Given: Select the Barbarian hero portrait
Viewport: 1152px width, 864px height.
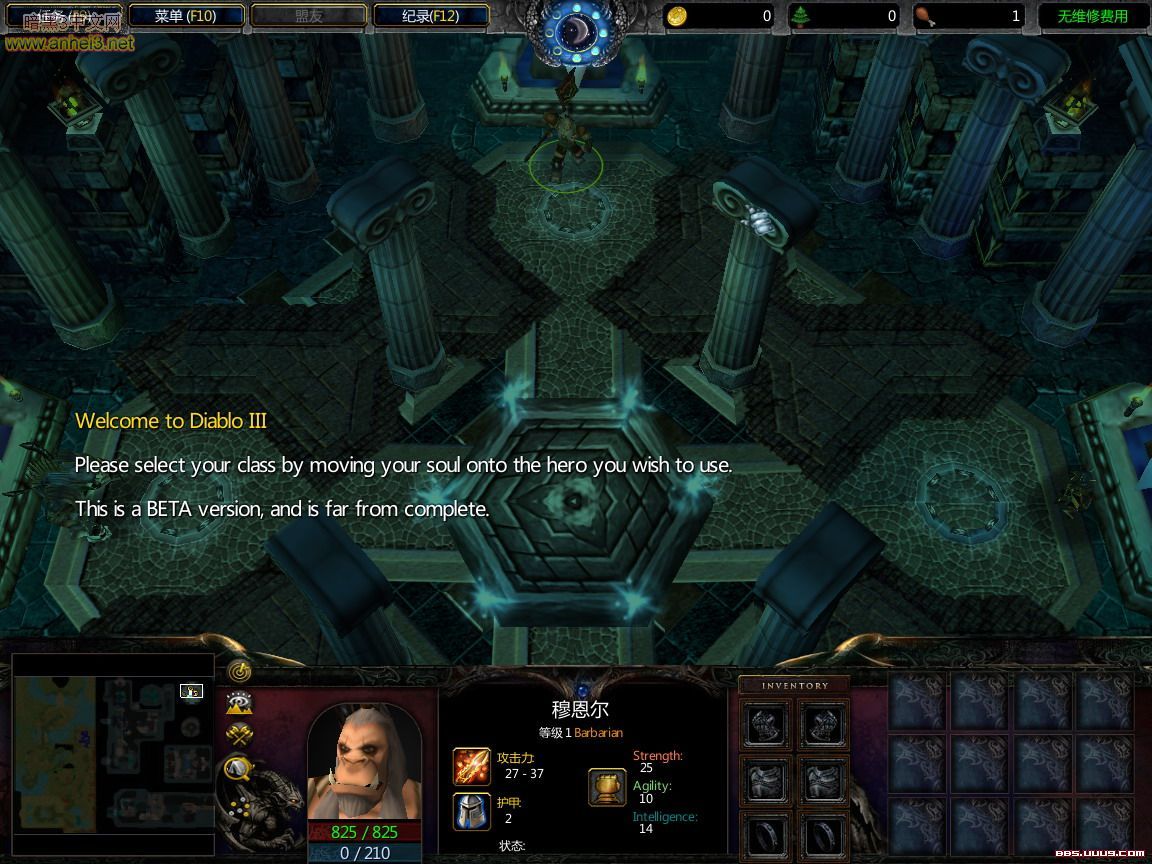Looking at the screenshot, I should click(364, 763).
